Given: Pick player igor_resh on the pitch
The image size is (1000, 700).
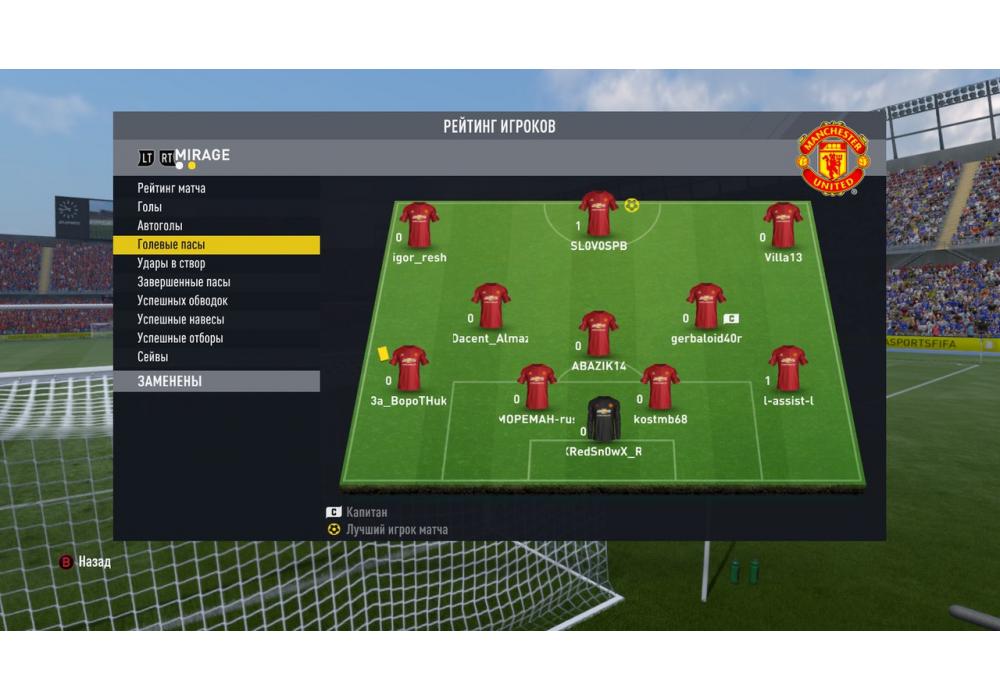Looking at the screenshot, I should click(x=419, y=225).
